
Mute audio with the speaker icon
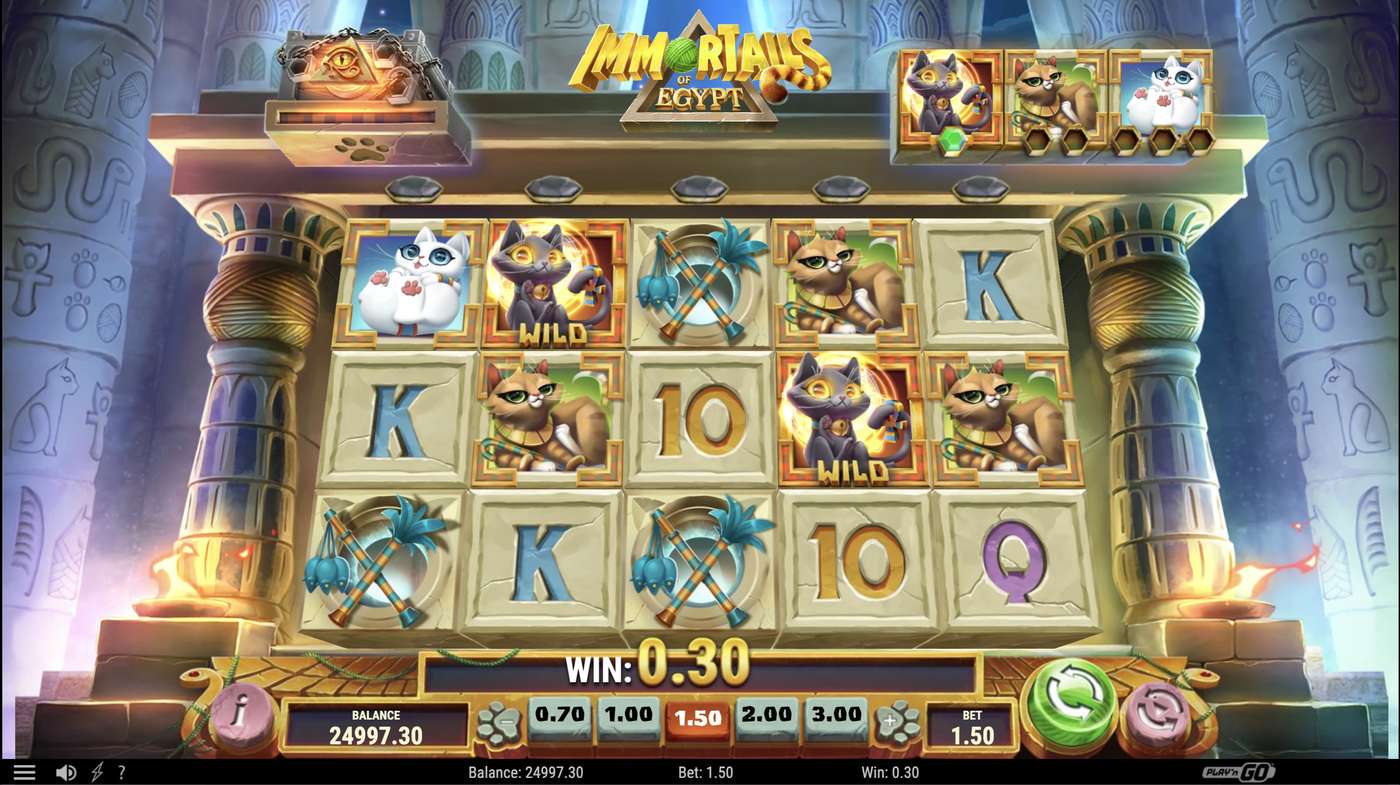pyautogui.click(x=65, y=771)
